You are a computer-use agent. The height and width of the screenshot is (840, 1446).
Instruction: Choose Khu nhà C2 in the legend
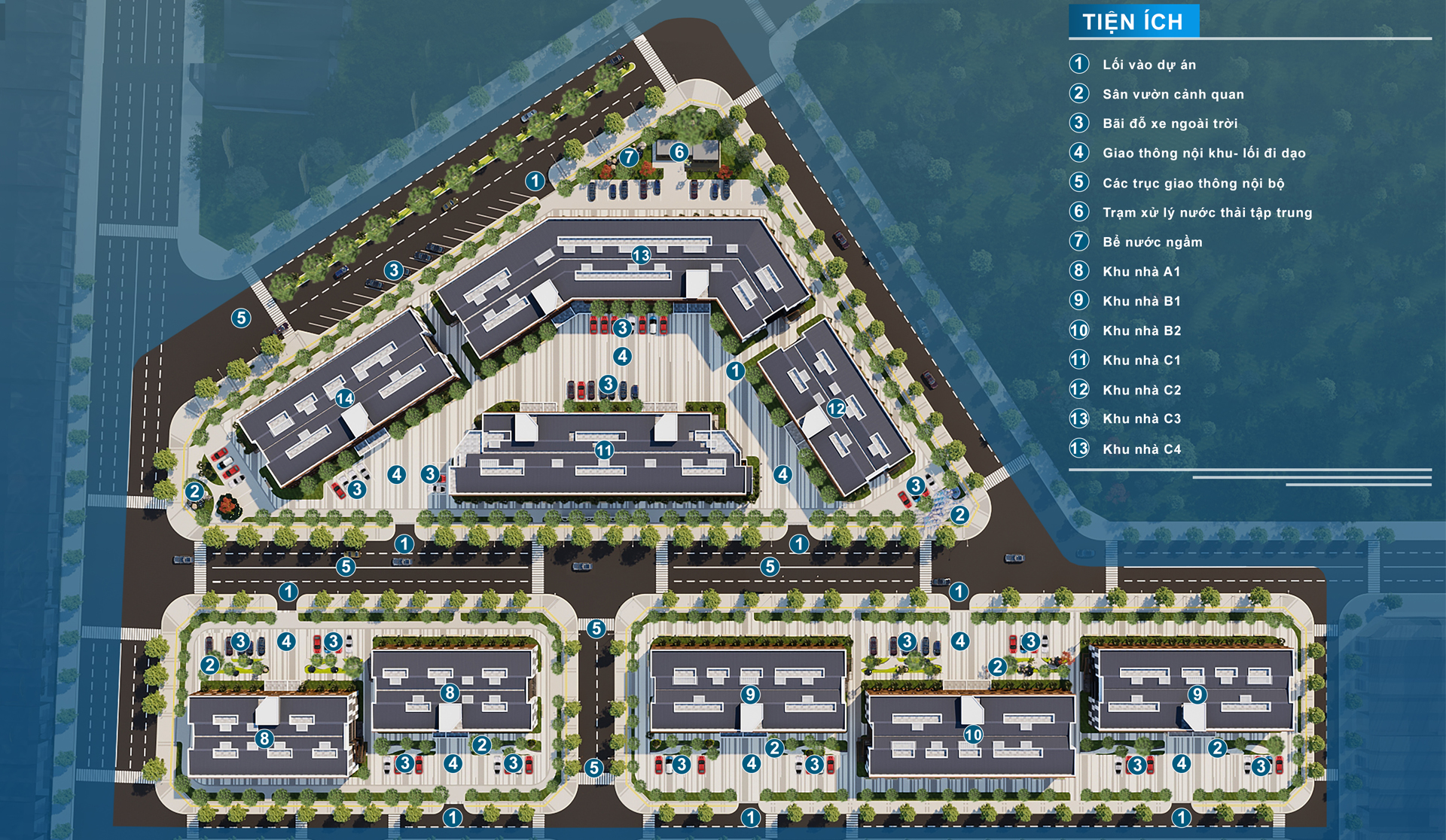click(1141, 390)
